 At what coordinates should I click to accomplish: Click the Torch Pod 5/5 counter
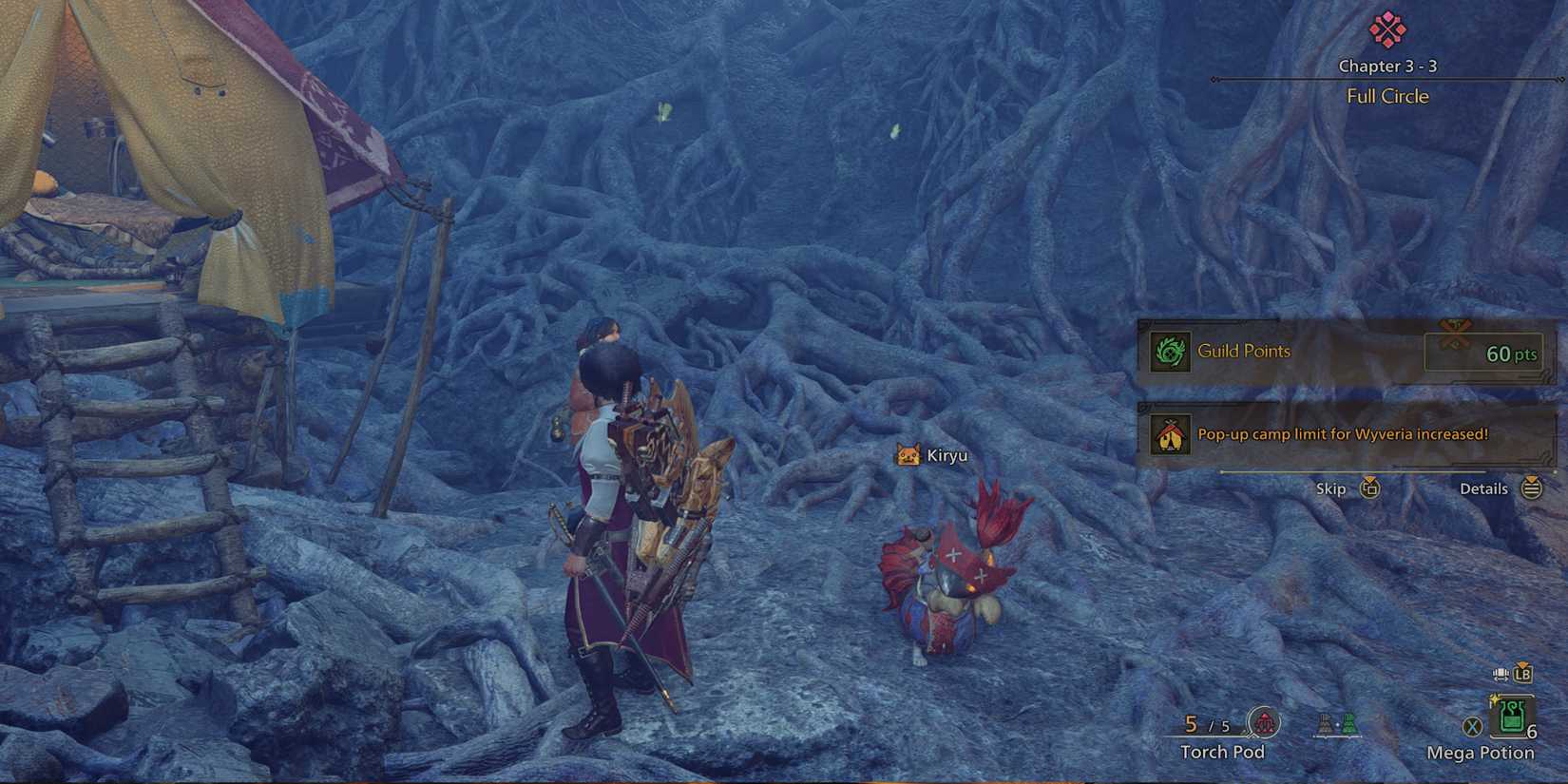point(1206,725)
